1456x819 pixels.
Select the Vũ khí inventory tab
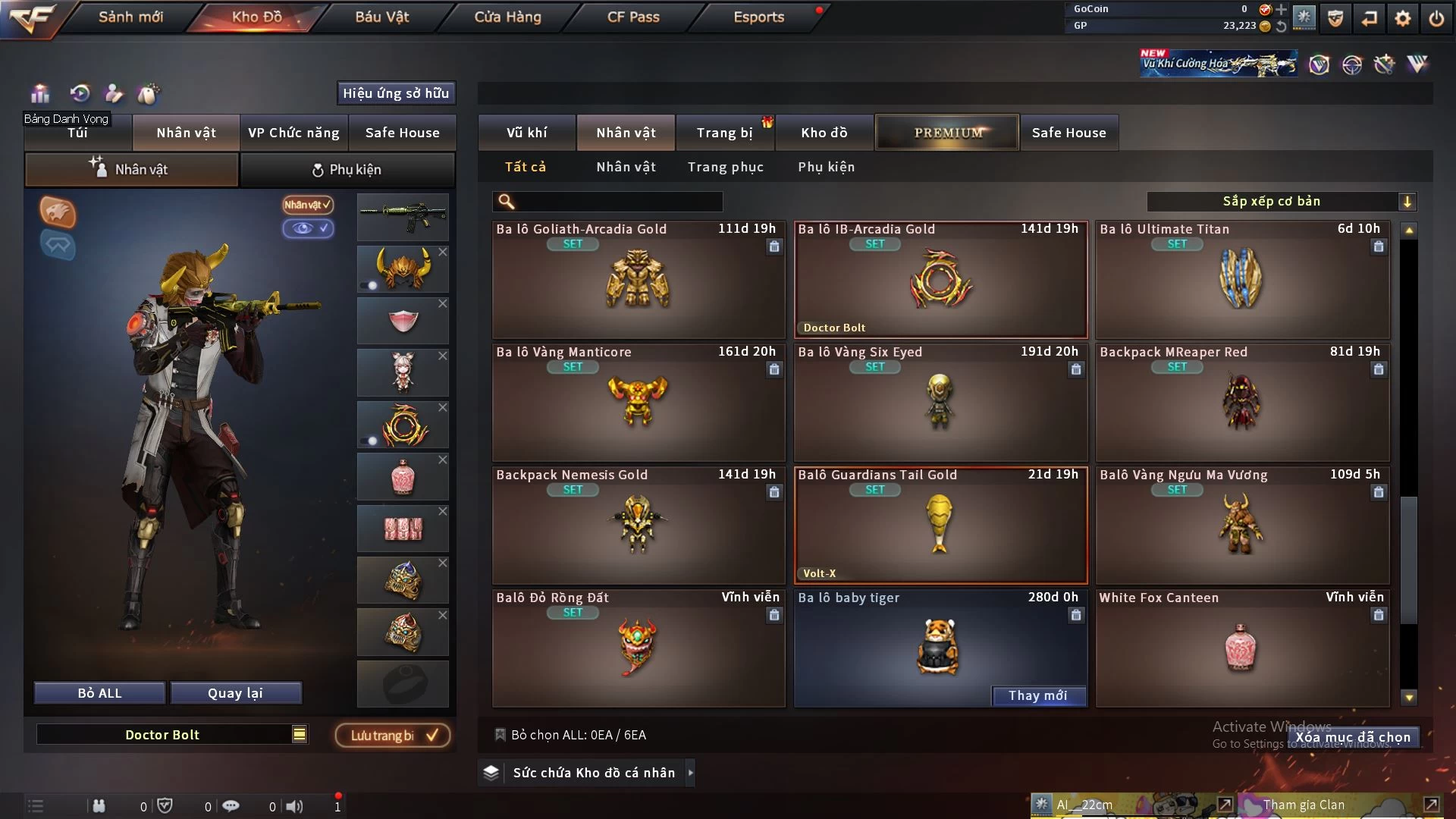[526, 133]
